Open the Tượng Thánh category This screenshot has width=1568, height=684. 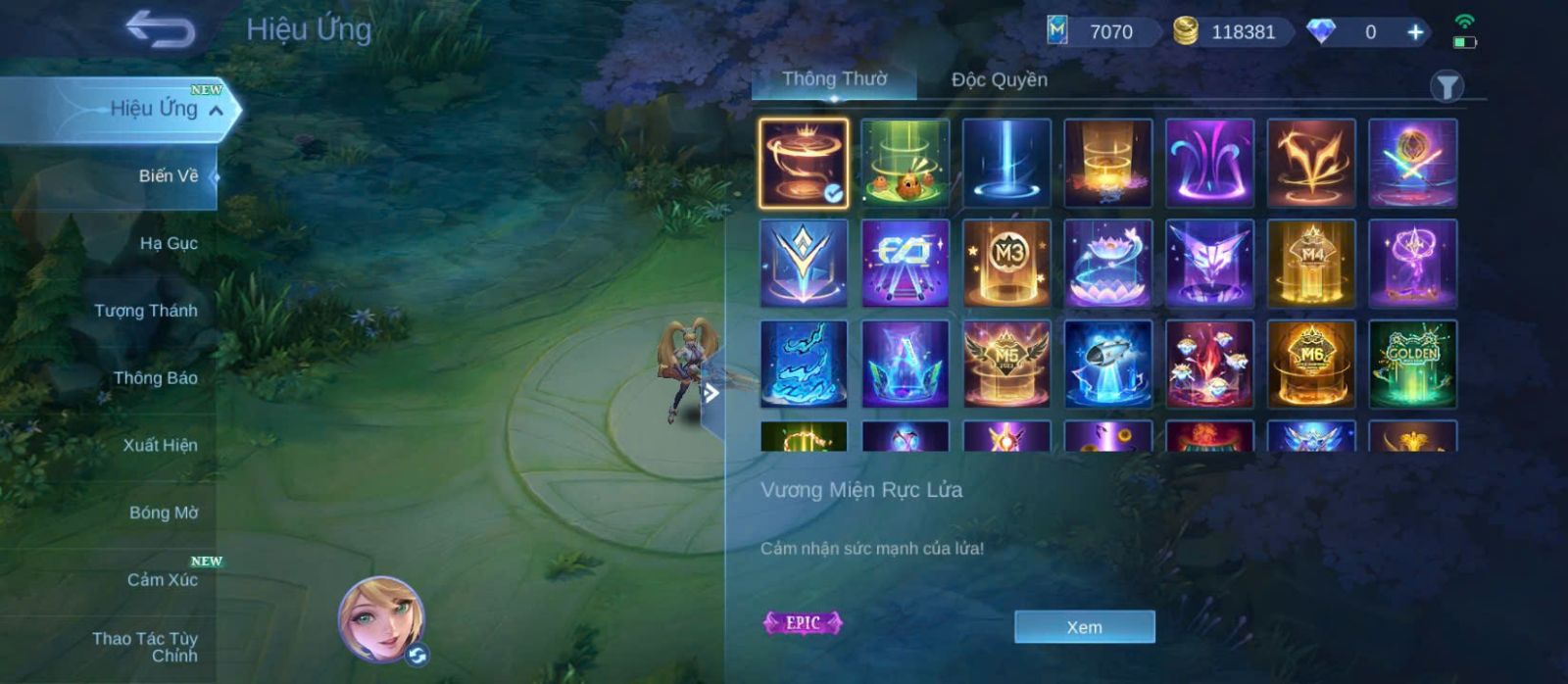146,311
